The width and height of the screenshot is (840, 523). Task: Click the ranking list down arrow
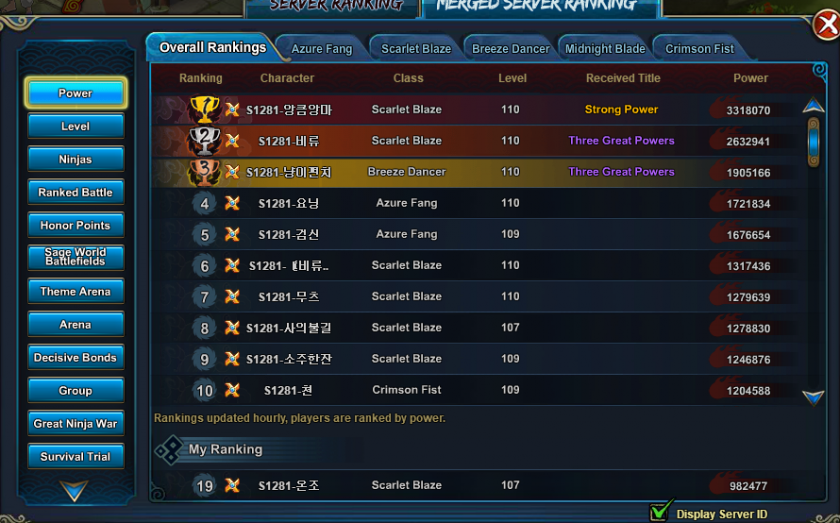813,397
